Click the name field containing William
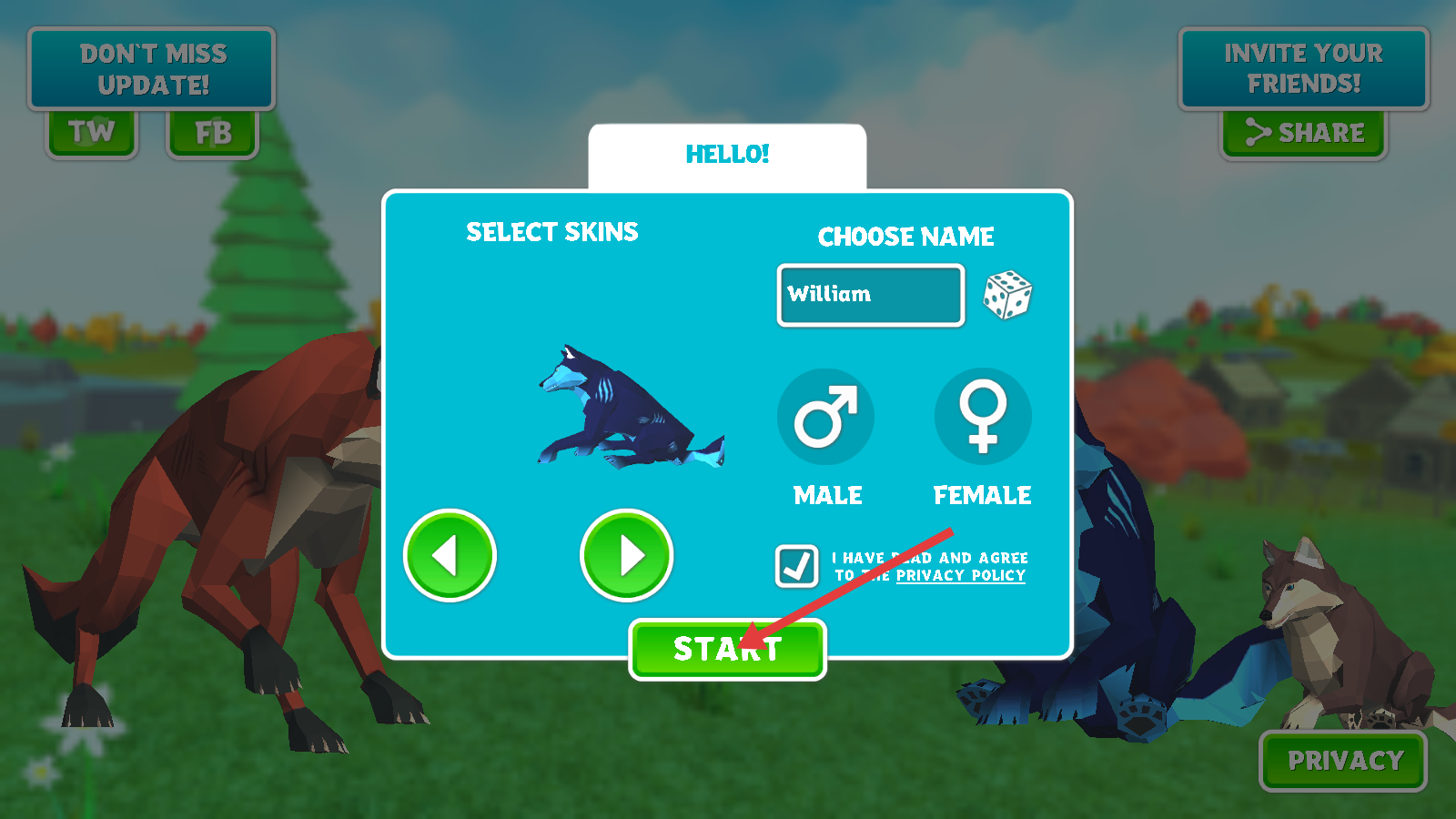1456x819 pixels. 870,295
